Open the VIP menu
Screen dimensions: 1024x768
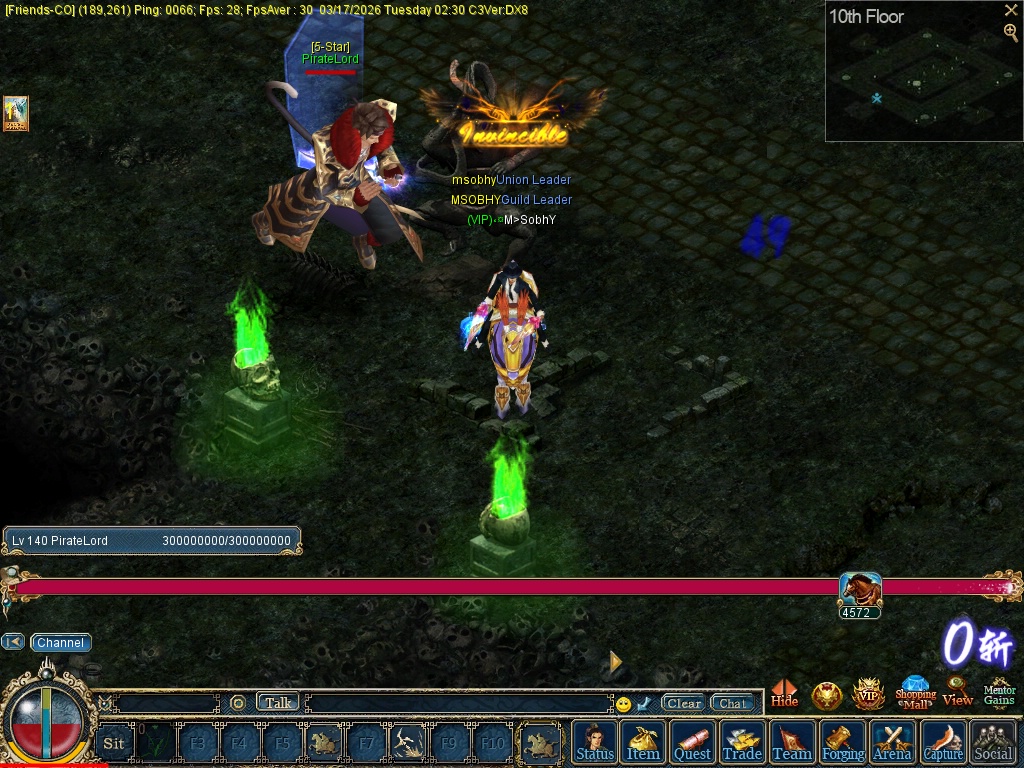pos(868,694)
